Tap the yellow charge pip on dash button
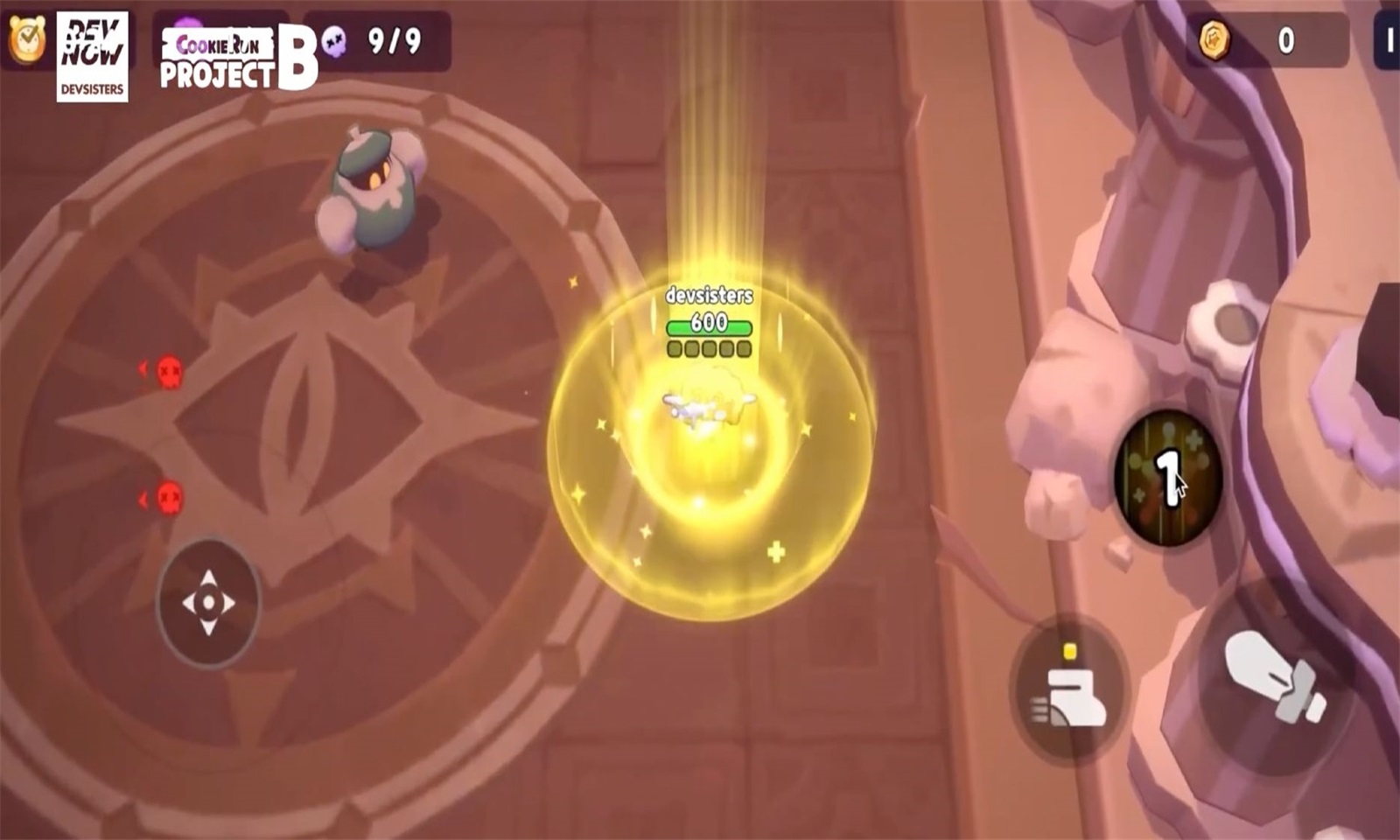 [1069, 651]
